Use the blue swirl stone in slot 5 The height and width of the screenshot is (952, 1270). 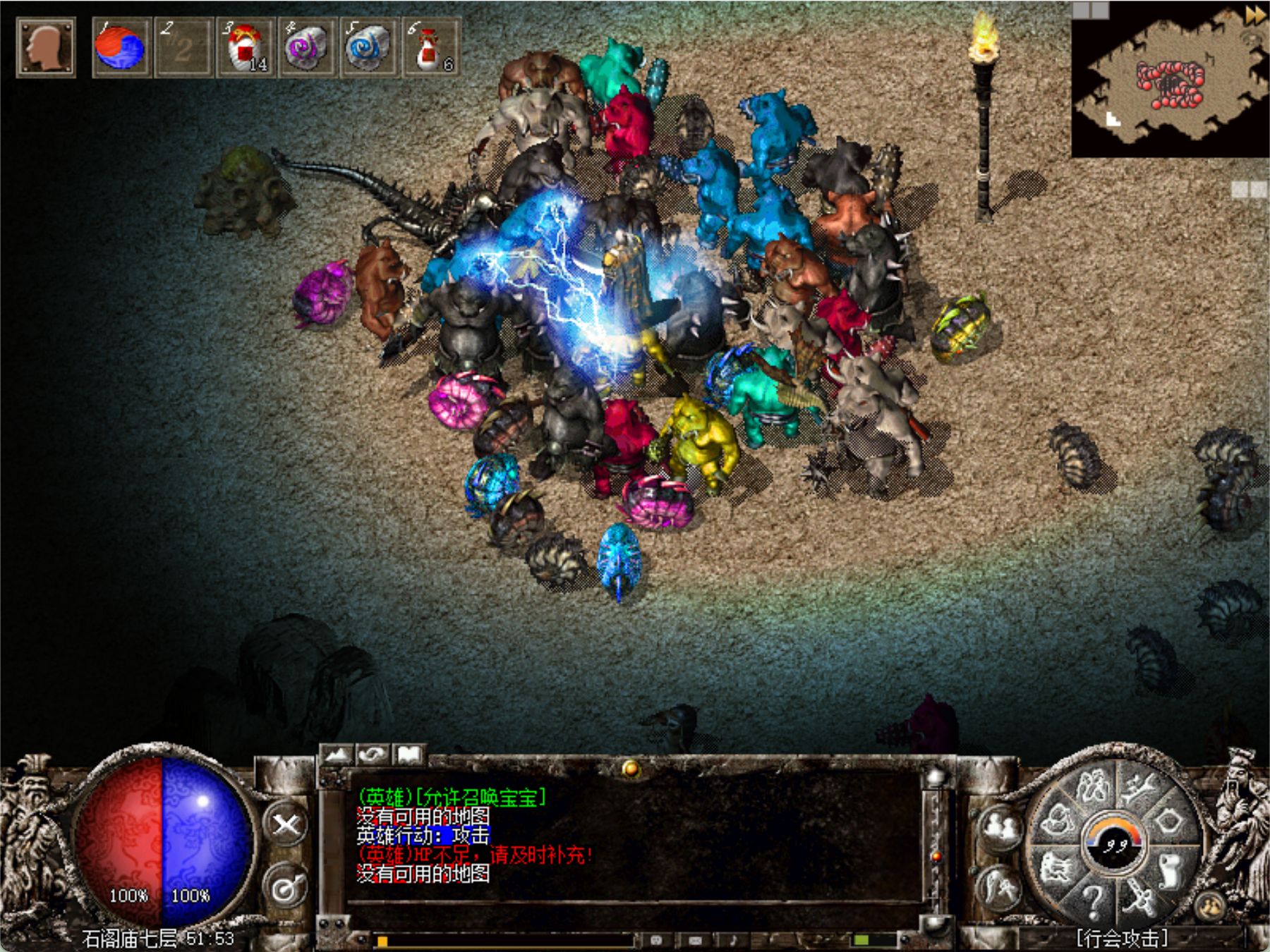coord(368,47)
